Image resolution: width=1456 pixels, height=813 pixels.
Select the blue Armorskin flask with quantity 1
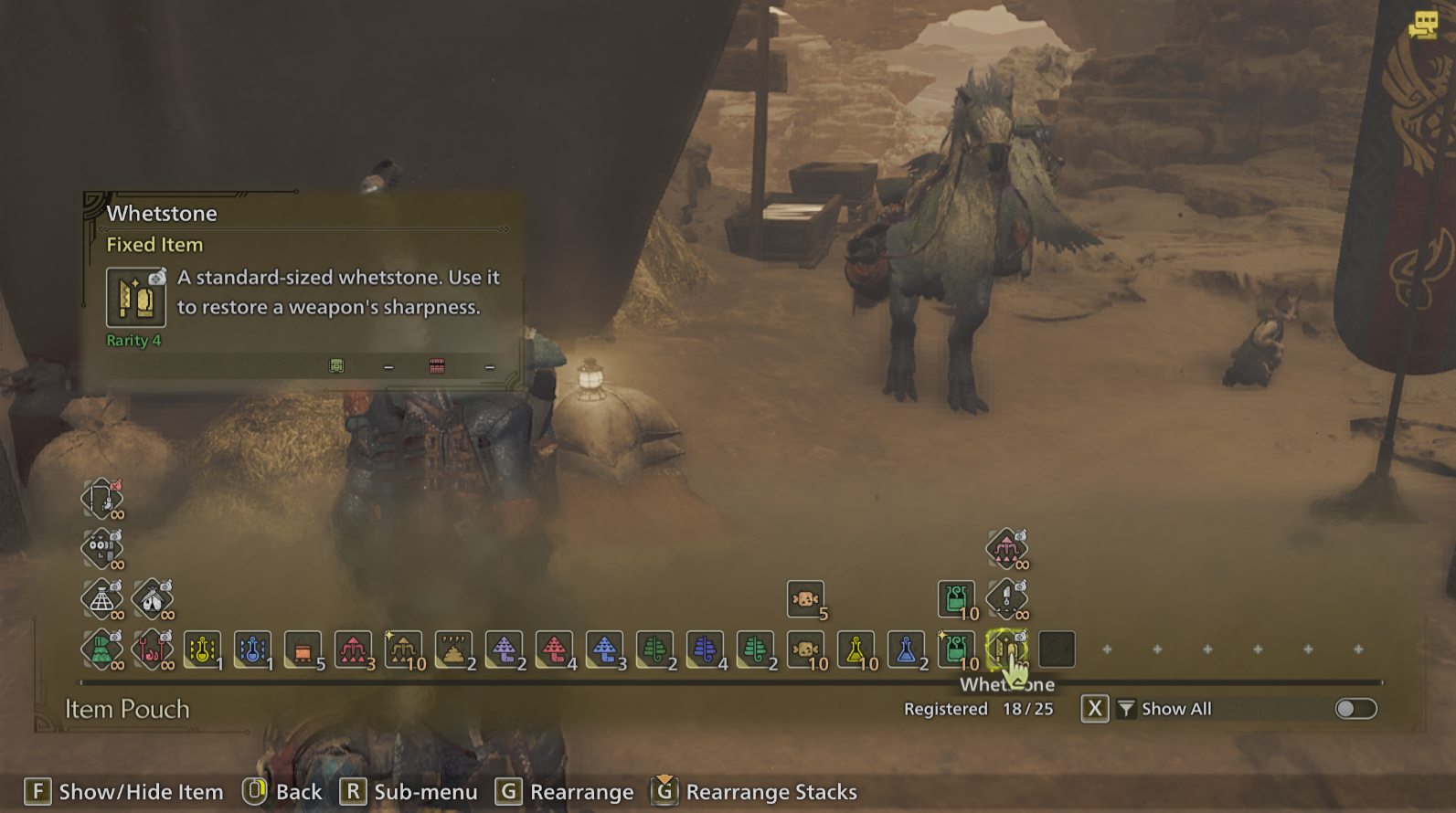point(252,650)
